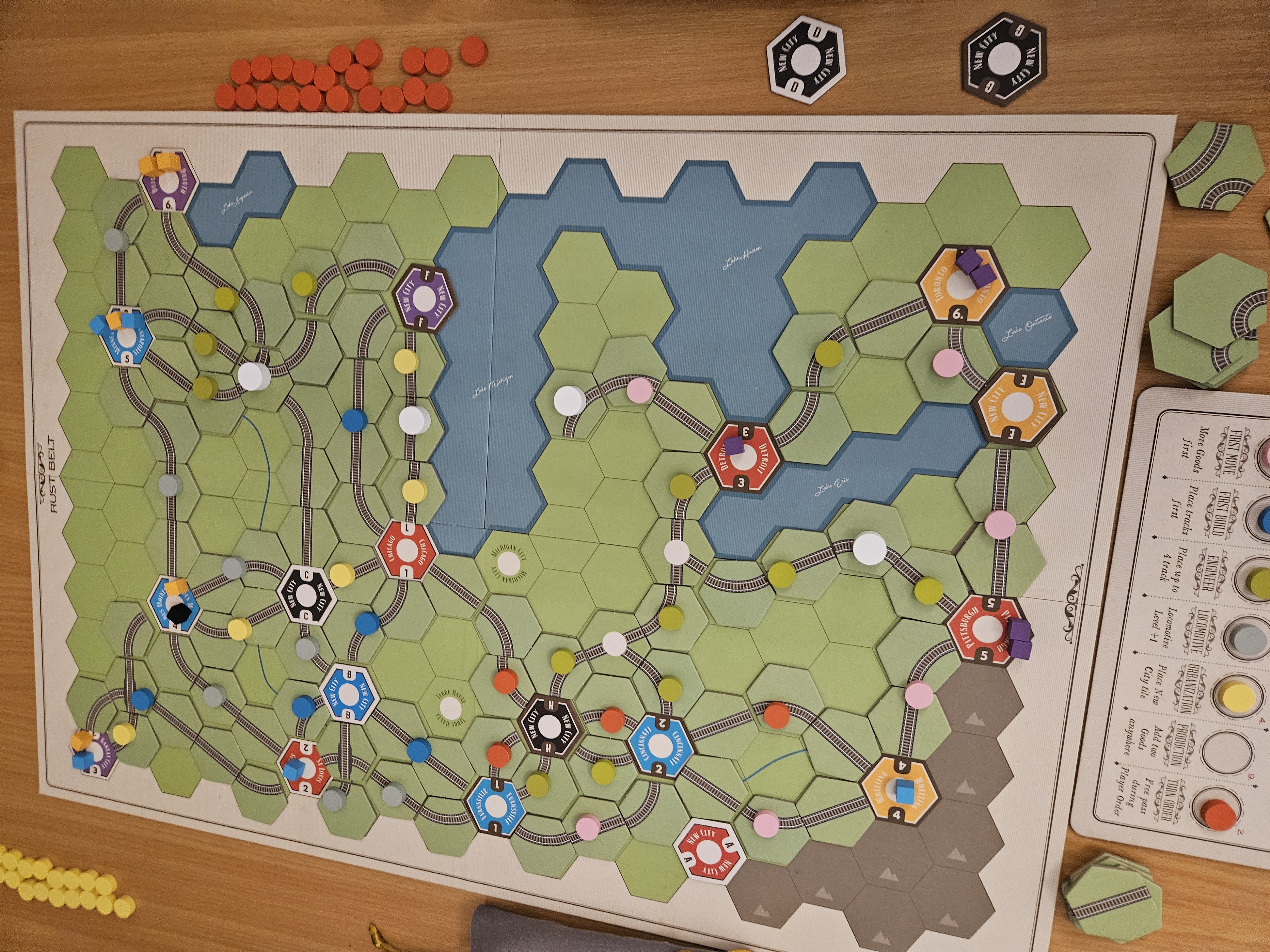Click the Detroit city hex
The height and width of the screenshot is (952, 1270).
pyautogui.click(x=742, y=457)
